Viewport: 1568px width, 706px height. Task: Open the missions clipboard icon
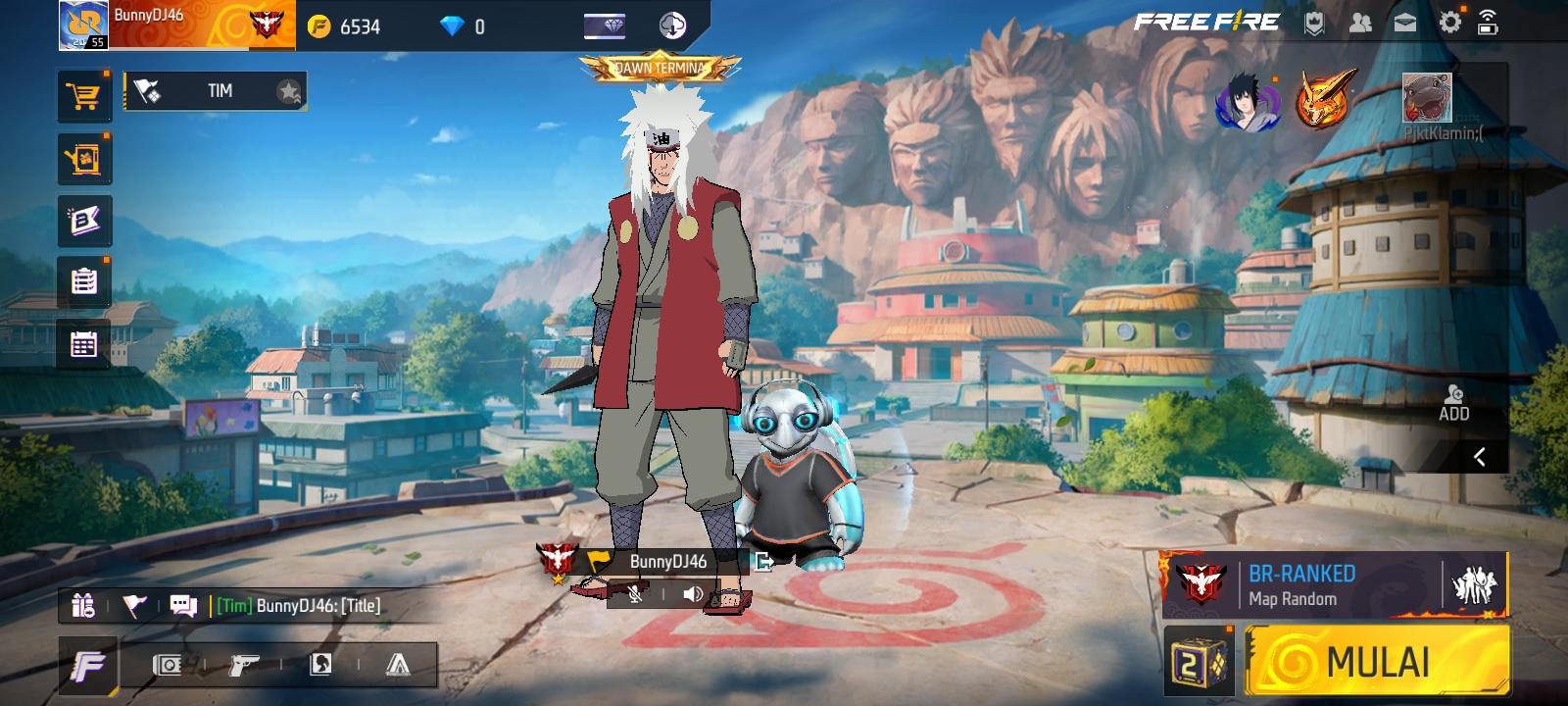[83, 280]
